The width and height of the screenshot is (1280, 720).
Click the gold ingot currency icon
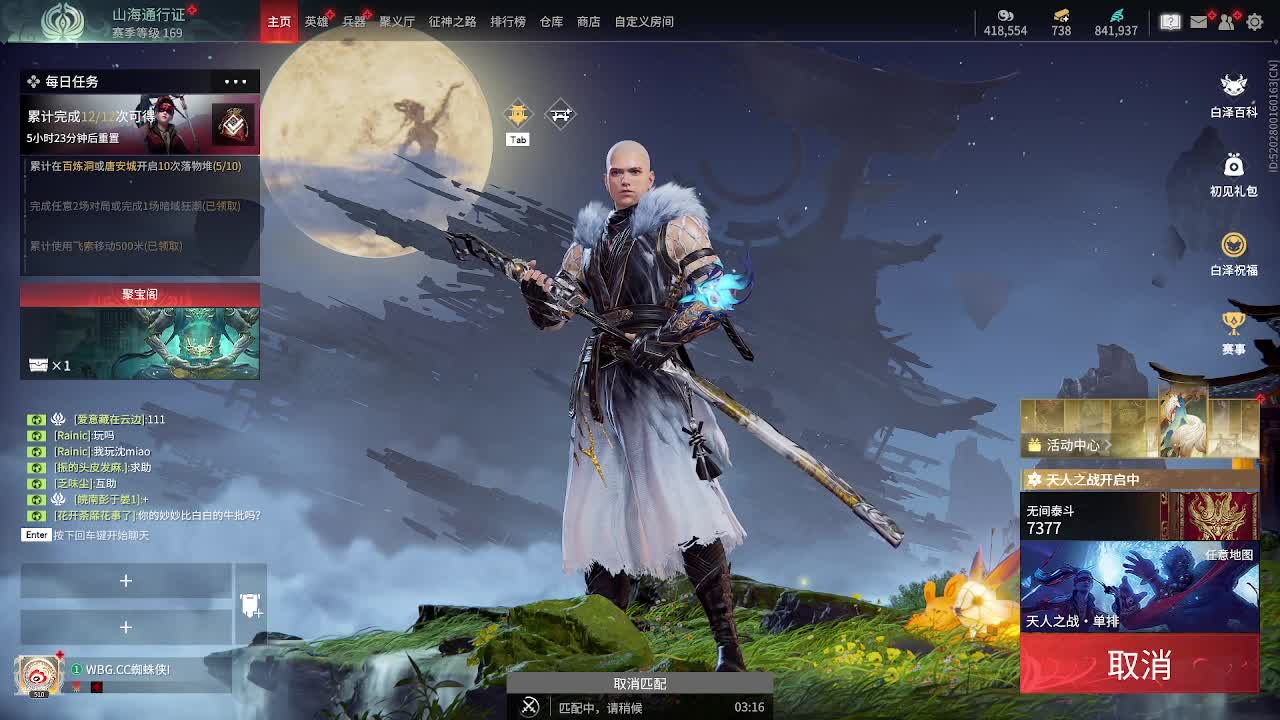(x=1059, y=15)
